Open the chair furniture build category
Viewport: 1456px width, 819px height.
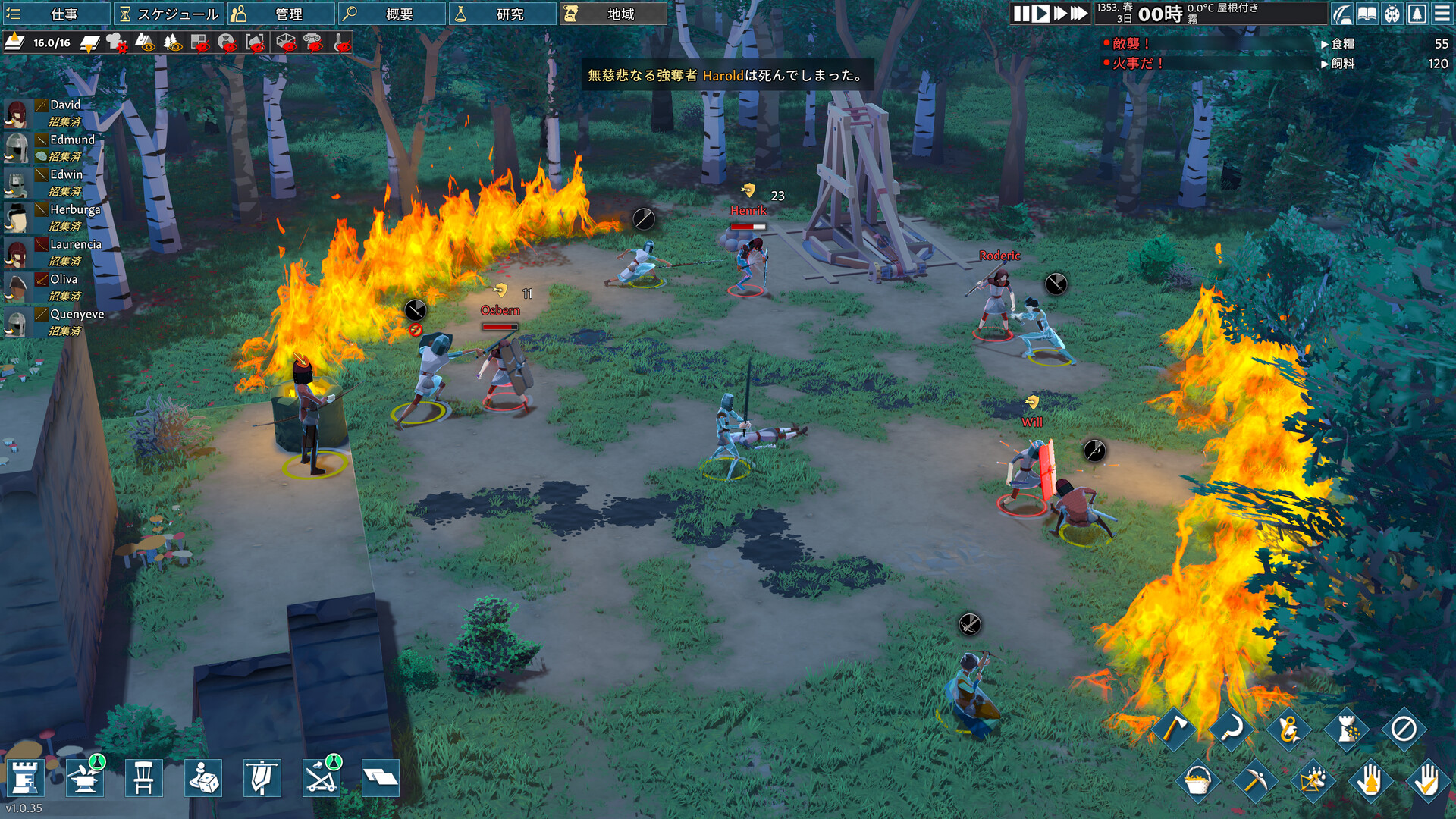(143, 778)
